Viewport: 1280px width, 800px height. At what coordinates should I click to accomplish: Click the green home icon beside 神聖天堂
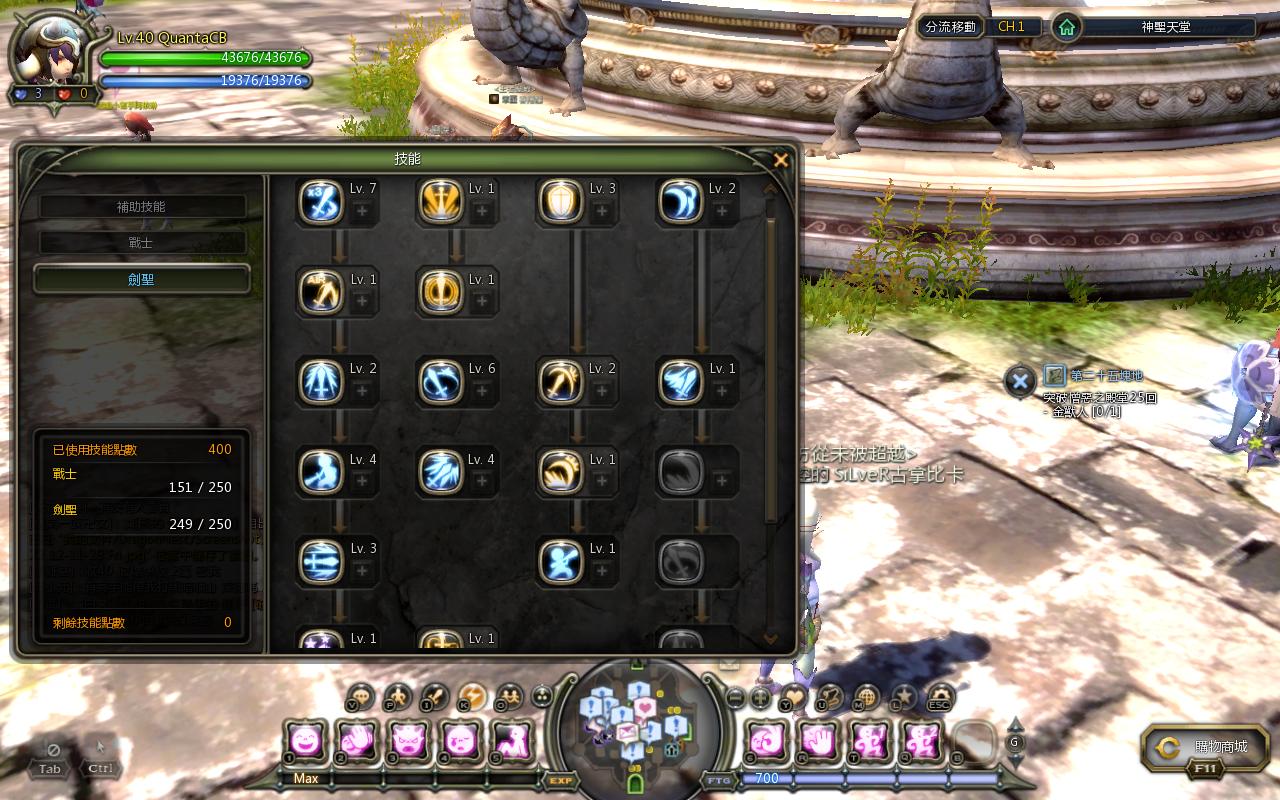(x=1067, y=27)
